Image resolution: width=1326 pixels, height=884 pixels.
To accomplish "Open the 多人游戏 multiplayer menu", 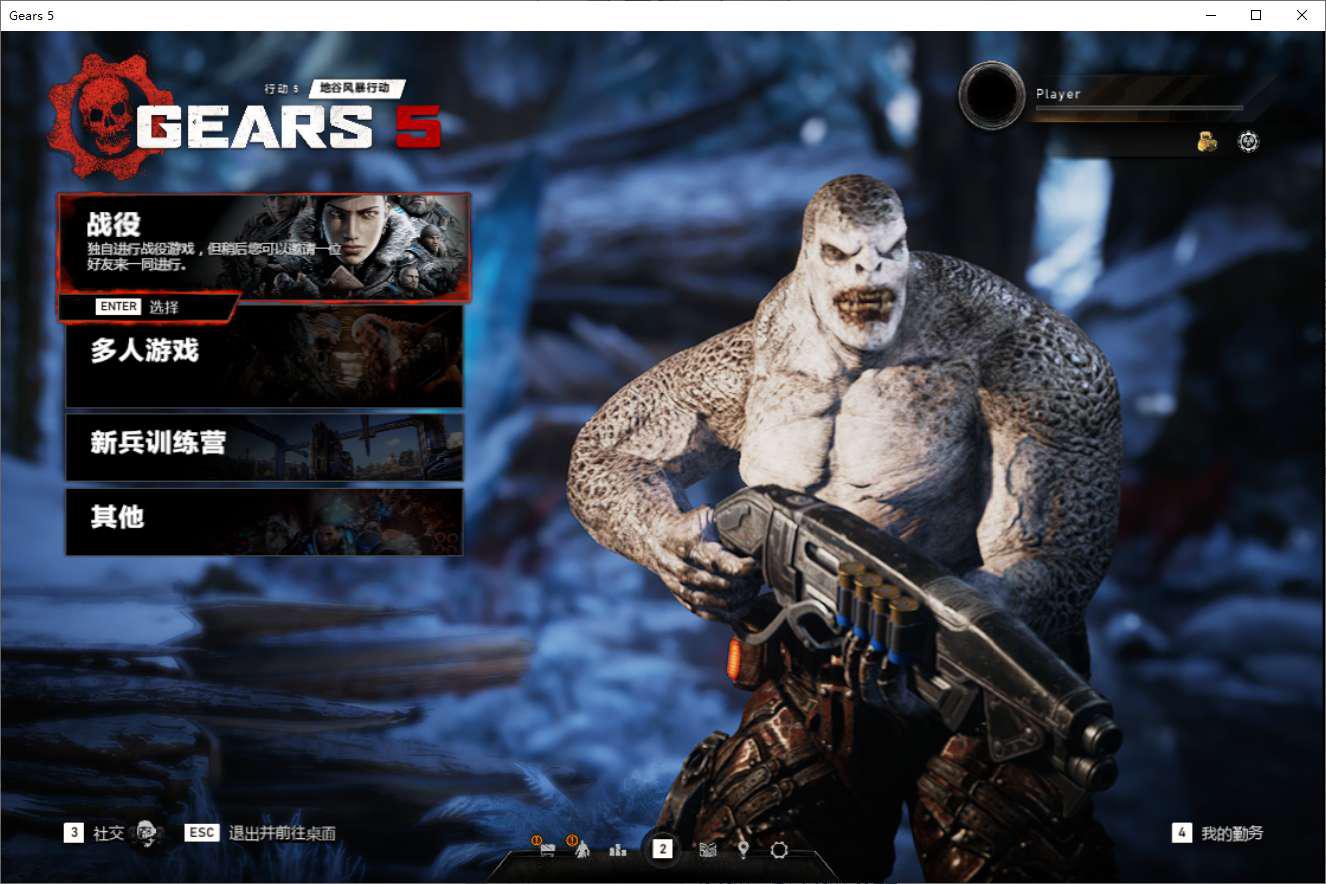I will click(264, 356).
